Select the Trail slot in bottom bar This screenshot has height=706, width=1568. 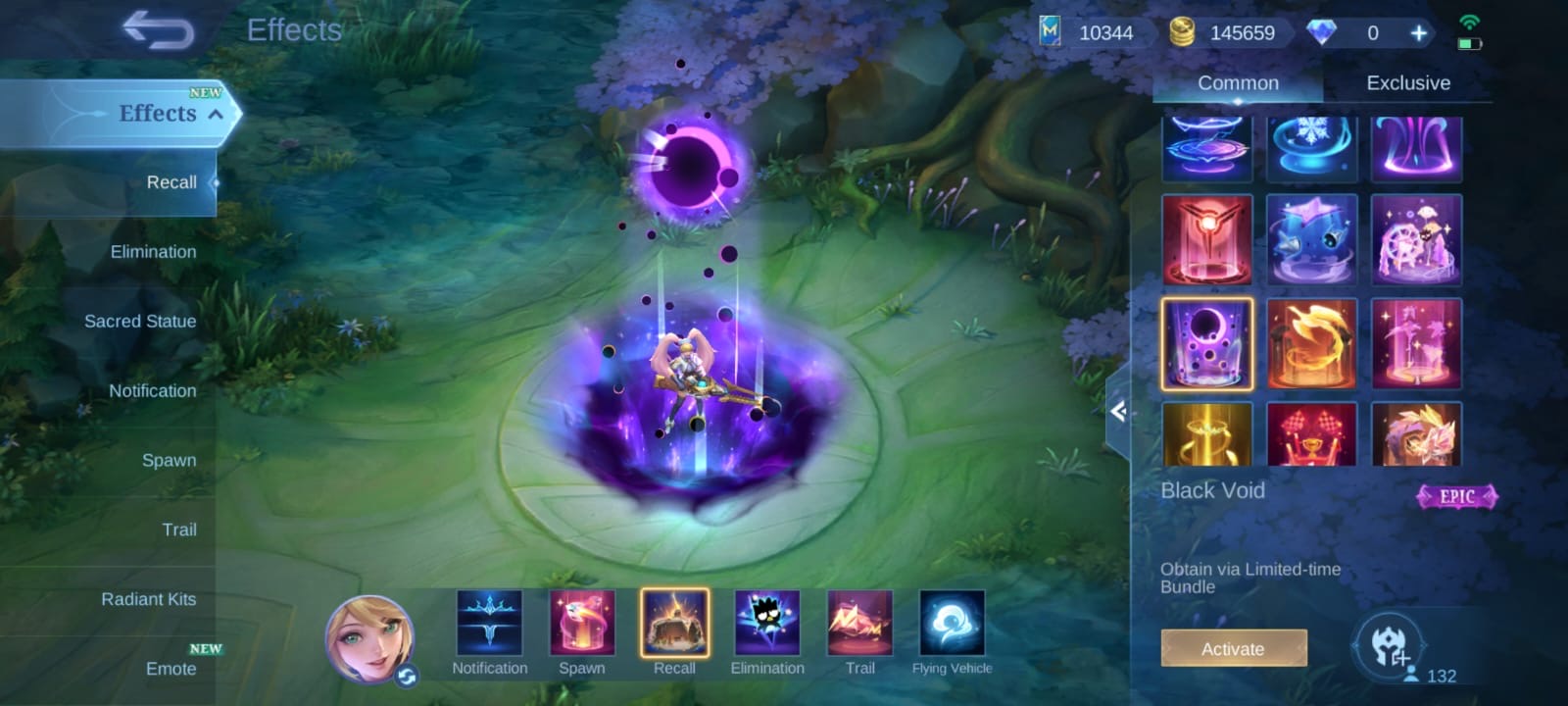point(859,624)
